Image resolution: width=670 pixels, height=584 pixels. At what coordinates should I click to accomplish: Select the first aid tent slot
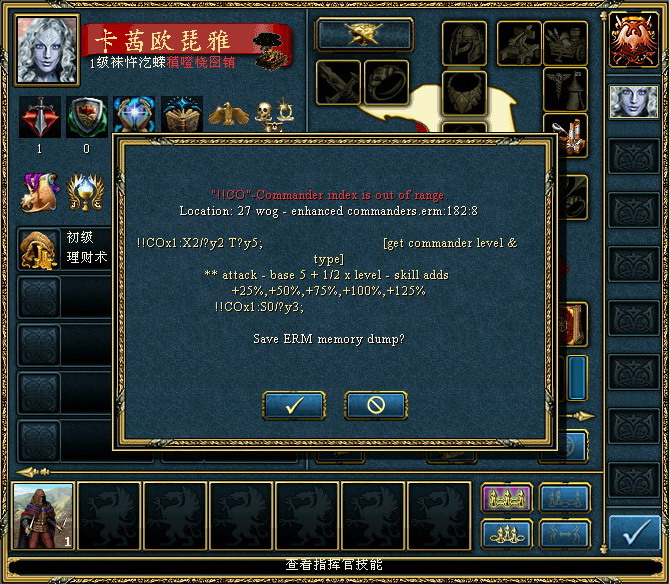[565, 88]
